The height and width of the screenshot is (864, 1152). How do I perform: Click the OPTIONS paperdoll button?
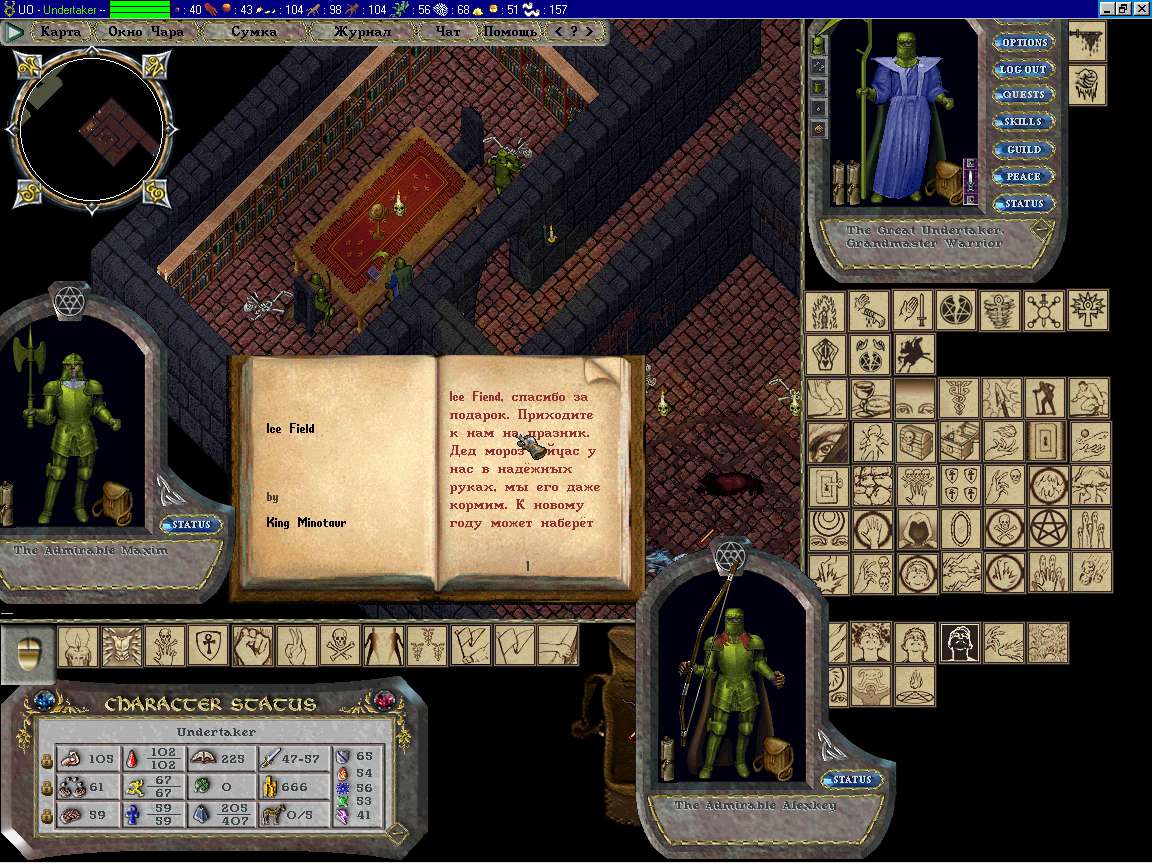1024,43
